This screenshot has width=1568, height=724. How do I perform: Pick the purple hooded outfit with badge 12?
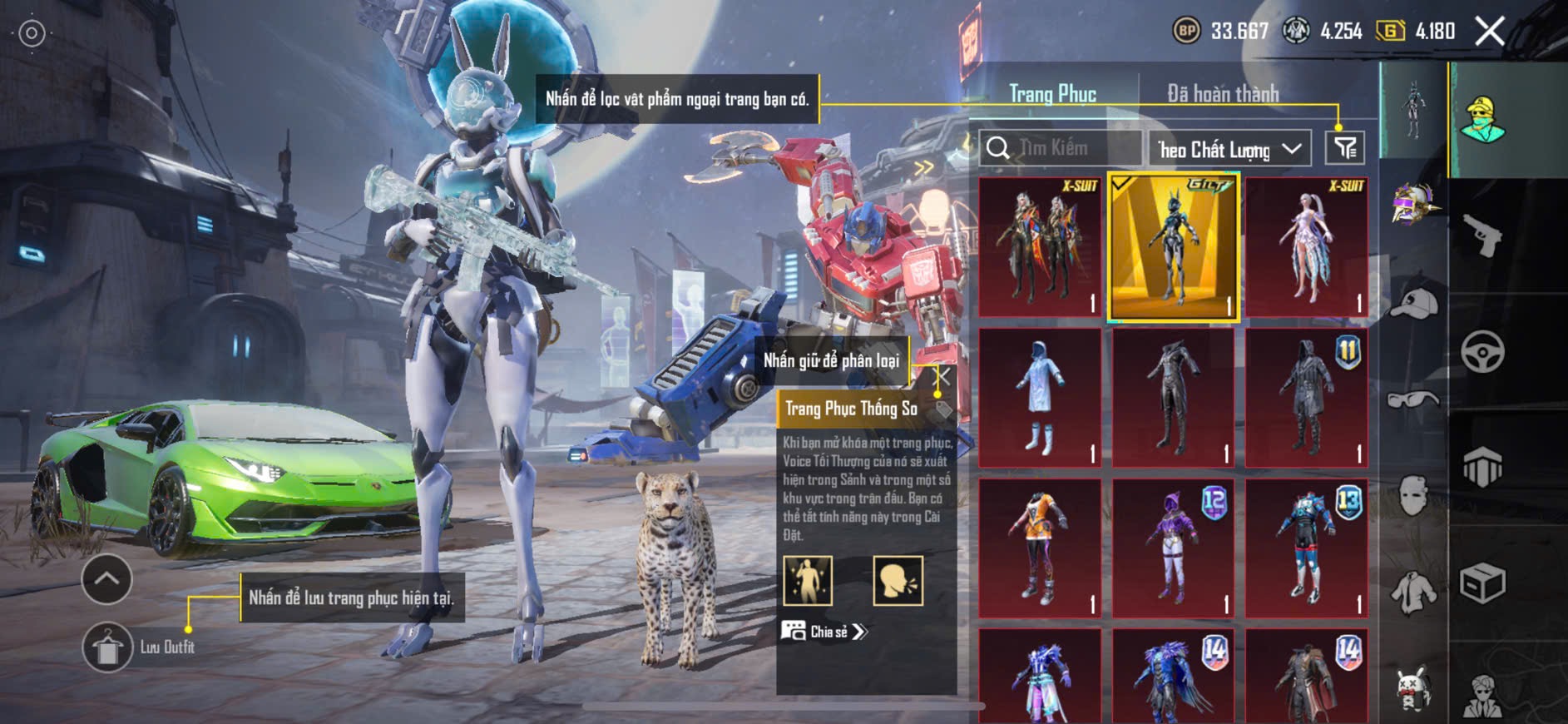[x=1173, y=548]
